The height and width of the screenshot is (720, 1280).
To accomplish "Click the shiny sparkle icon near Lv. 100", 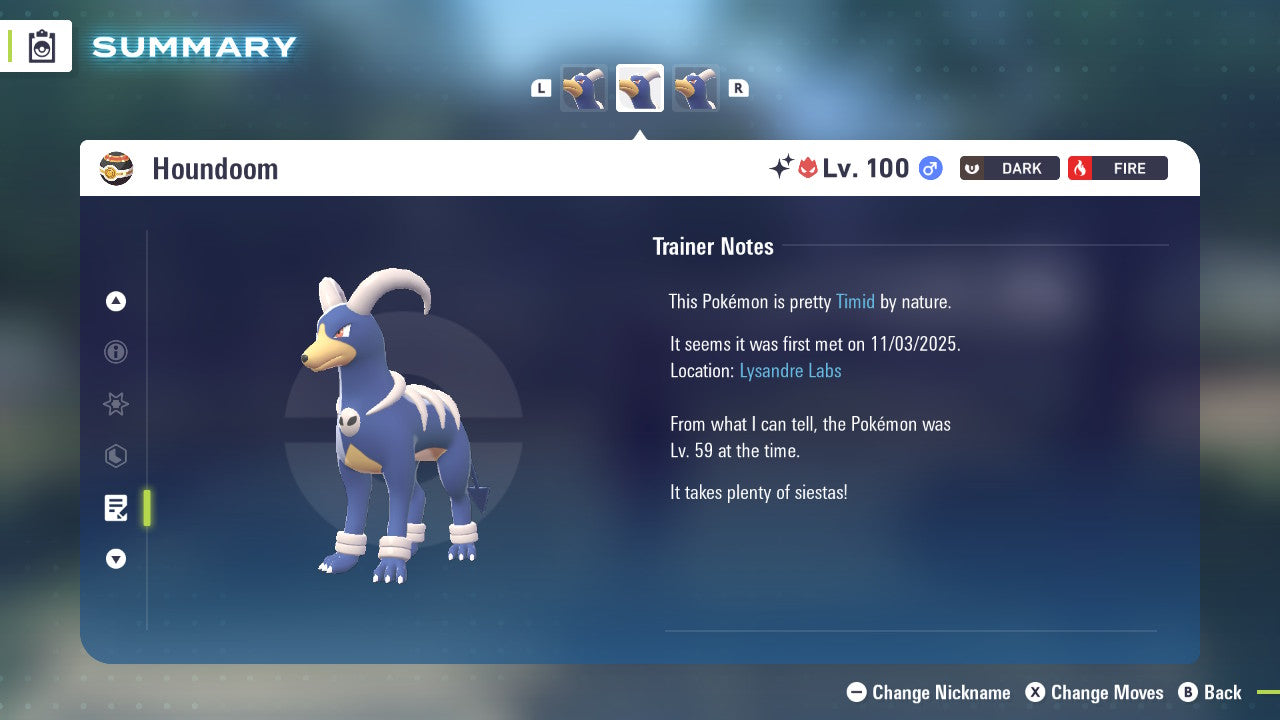I will [x=783, y=168].
